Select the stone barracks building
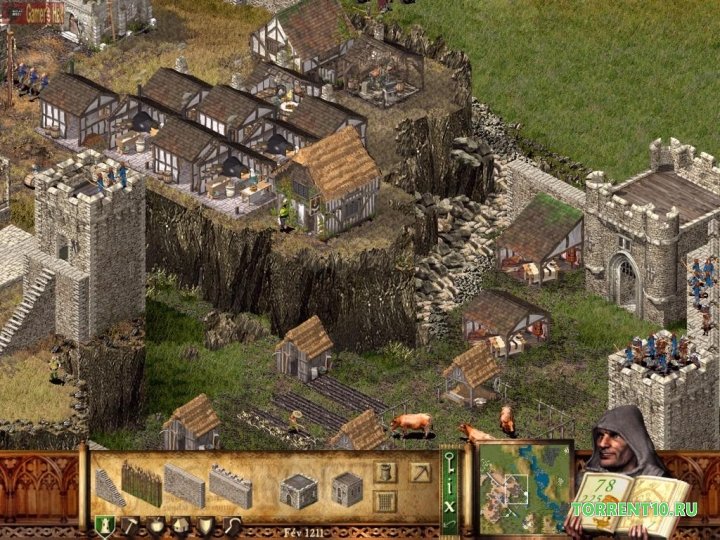Viewport: 720px width, 540px height. (x=297, y=489)
